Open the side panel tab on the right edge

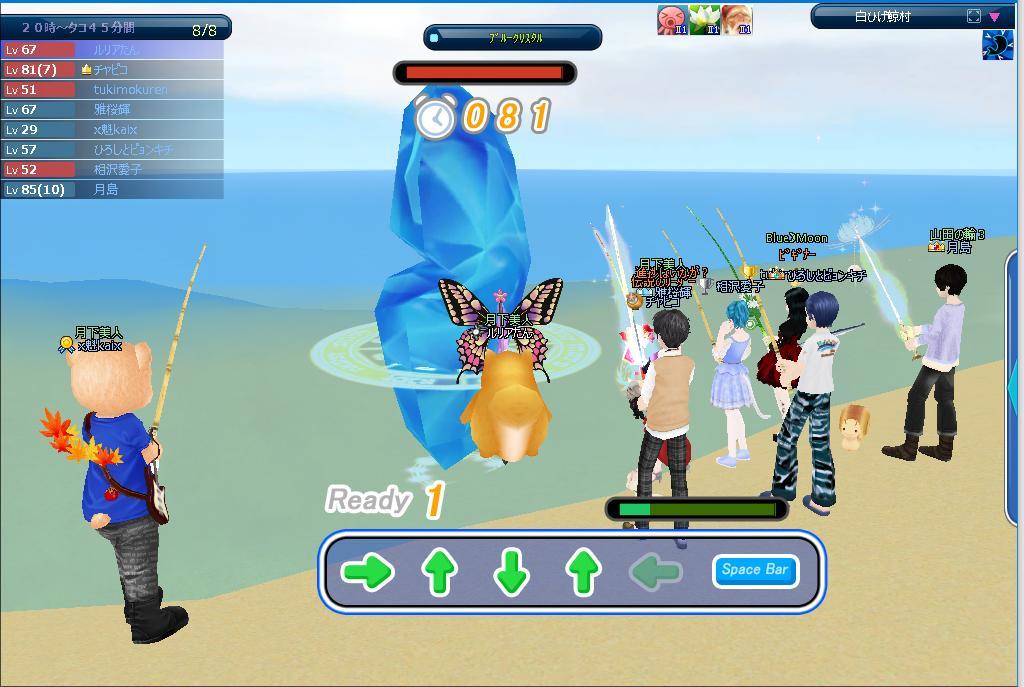[x=1012, y=380]
